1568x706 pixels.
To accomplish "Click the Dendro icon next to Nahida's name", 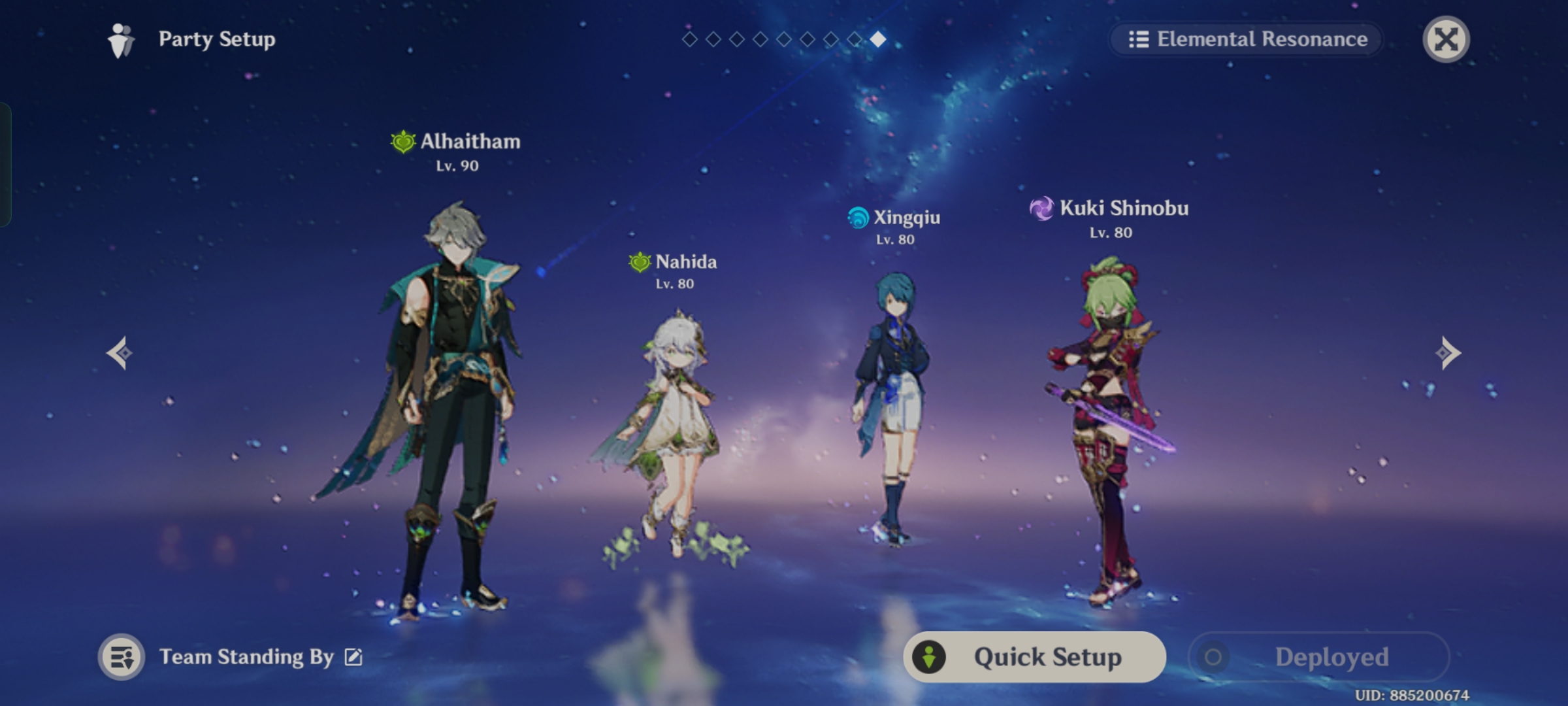I will (x=638, y=262).
